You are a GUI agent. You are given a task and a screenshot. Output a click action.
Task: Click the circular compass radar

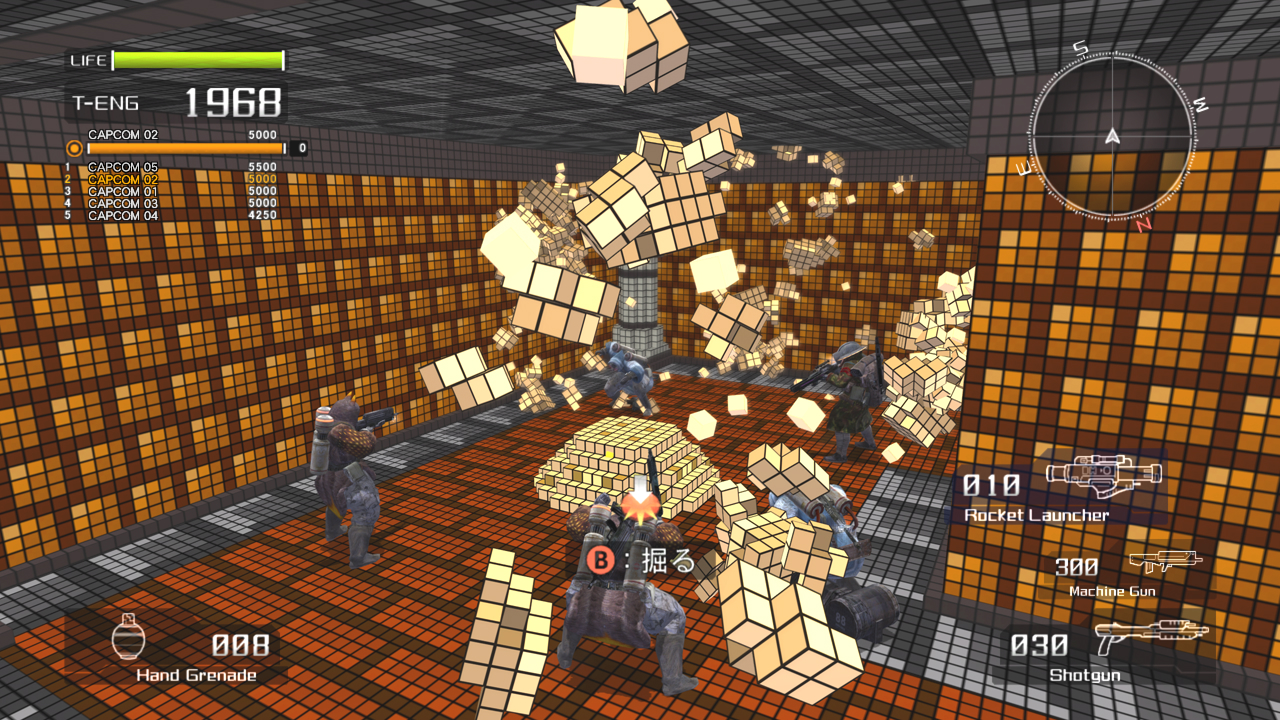coord(1112,136)
